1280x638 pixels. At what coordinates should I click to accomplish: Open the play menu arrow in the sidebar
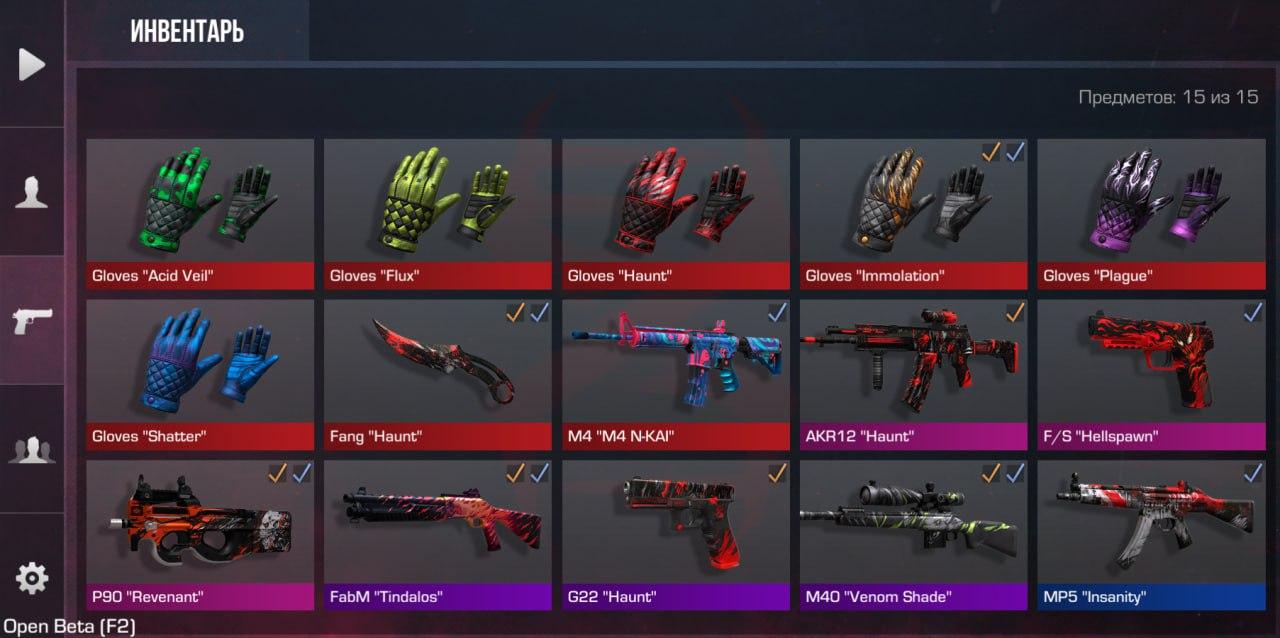[x=32, y=64]
